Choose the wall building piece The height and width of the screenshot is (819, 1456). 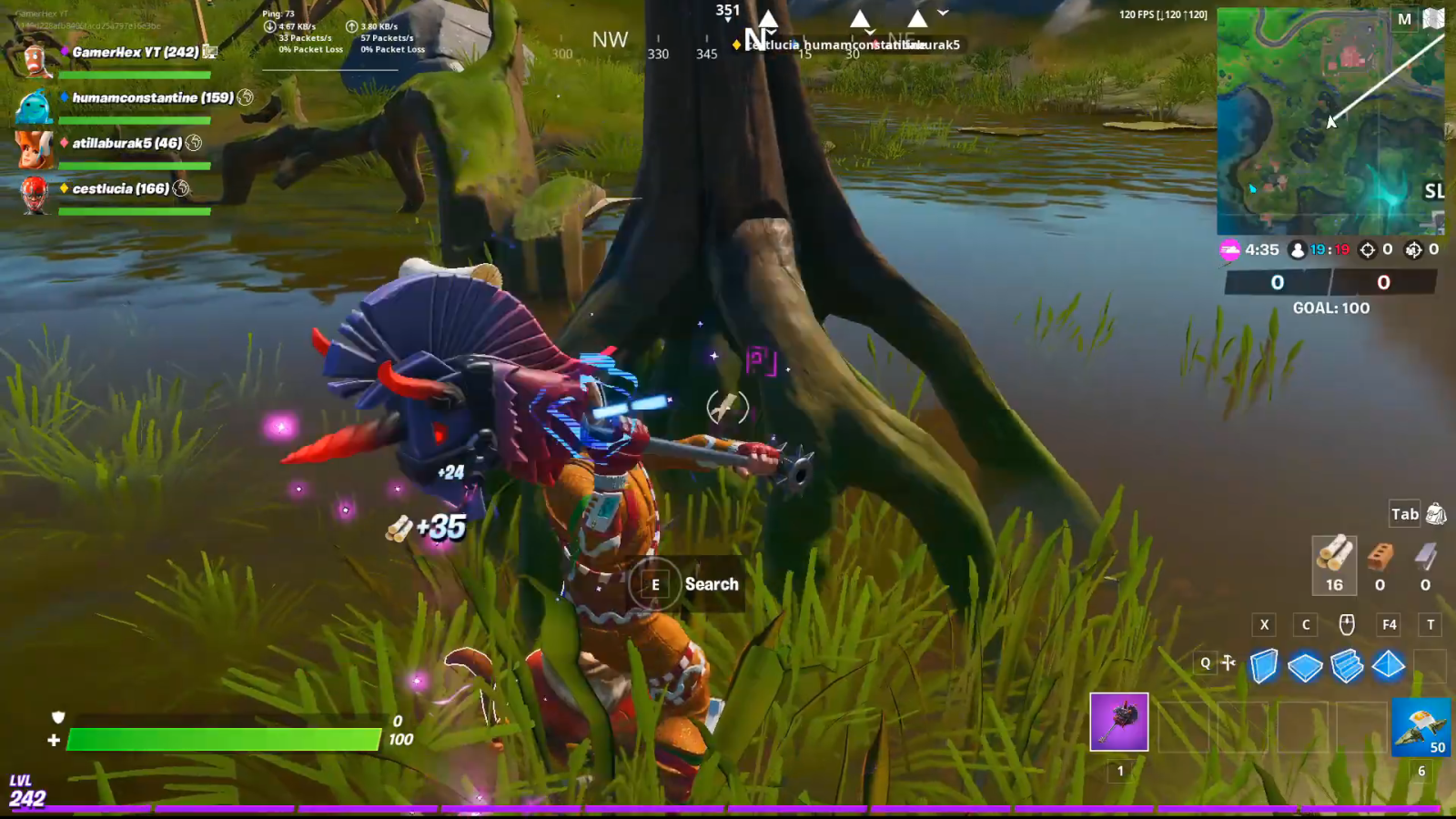pos(1263,666)
